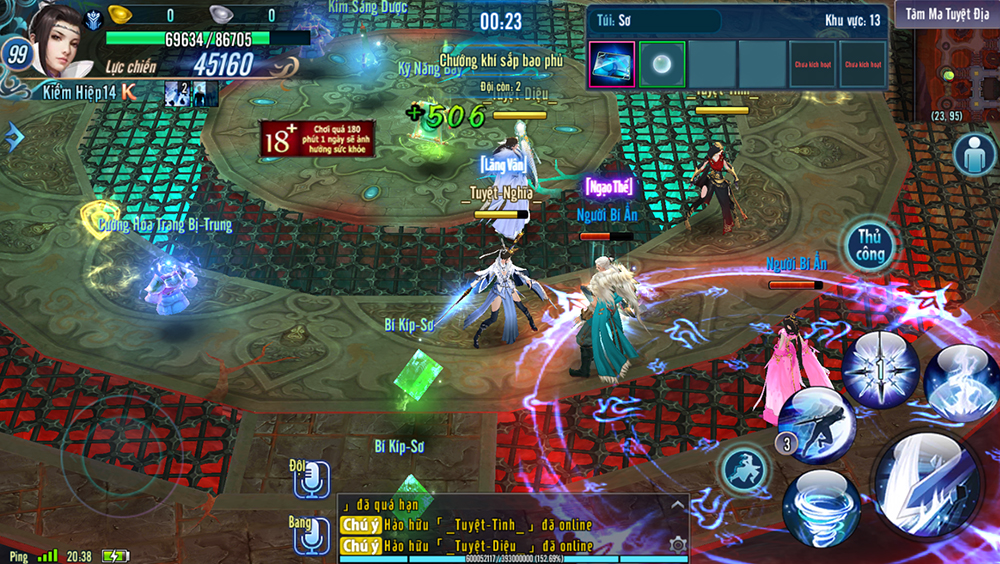Open chat settings gear icon
Viewport: 1000px width, 564px height.
pyautogui.click(x=677, y=544)
